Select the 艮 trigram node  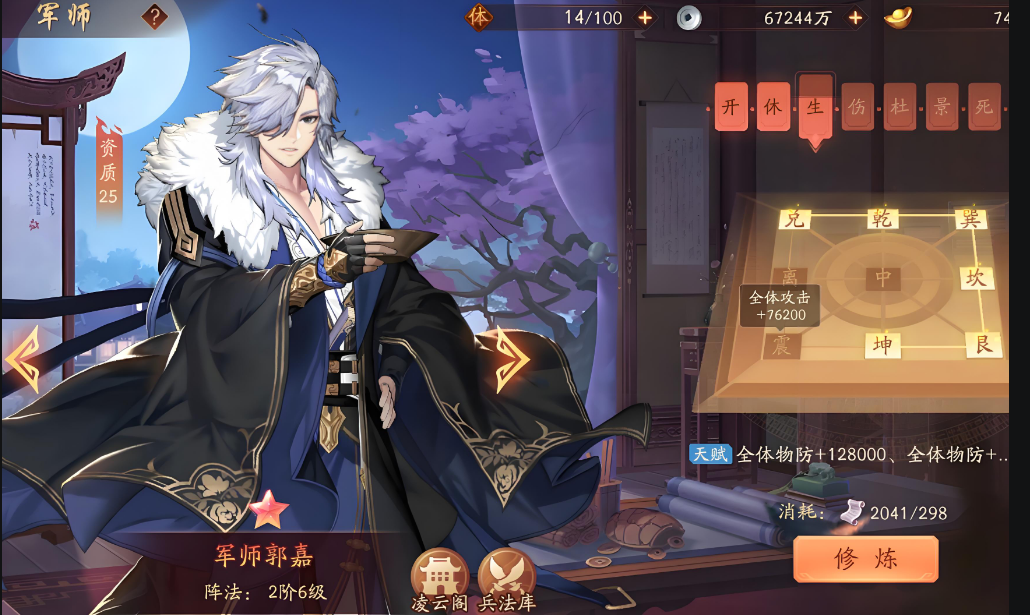click(x=983, y=345)
